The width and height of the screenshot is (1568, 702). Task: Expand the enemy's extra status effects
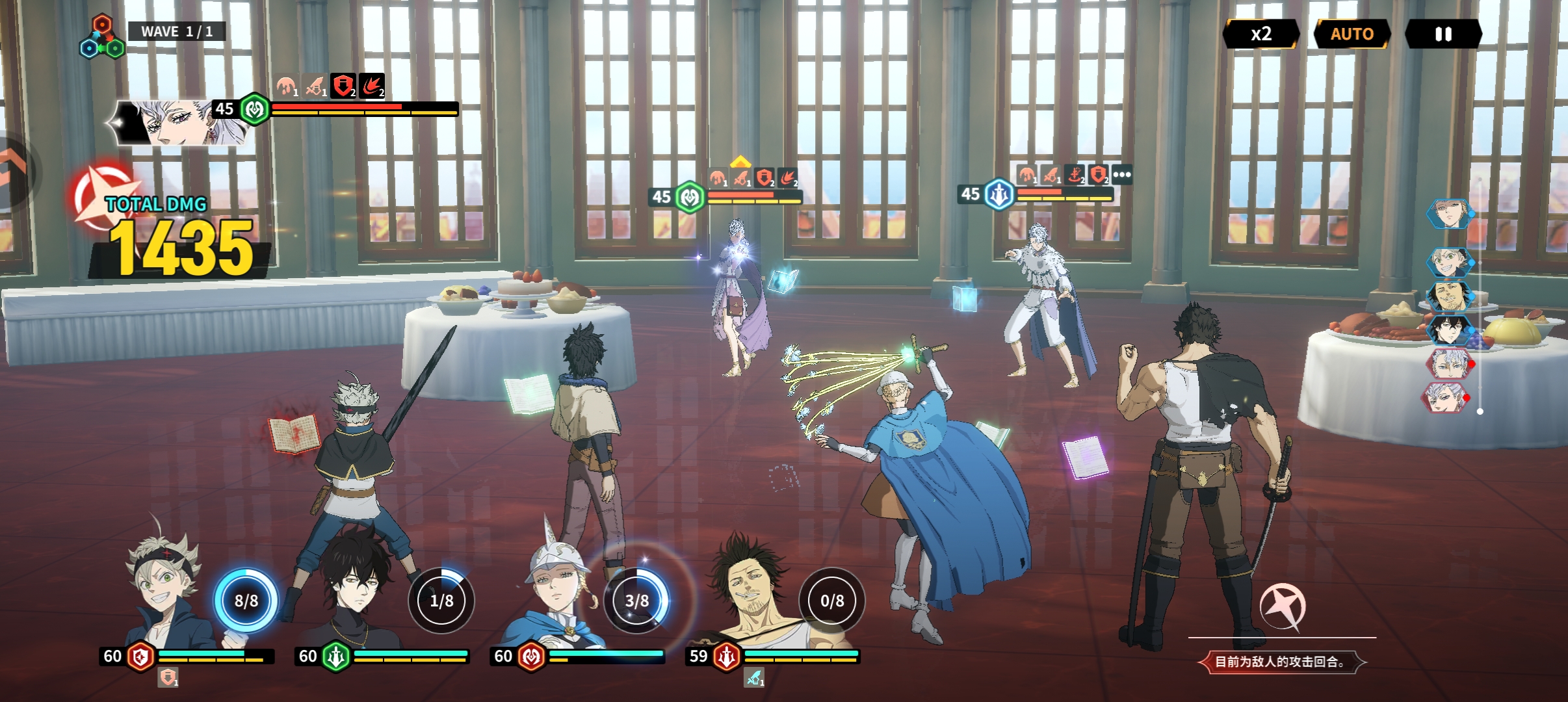click(1122, 174)
